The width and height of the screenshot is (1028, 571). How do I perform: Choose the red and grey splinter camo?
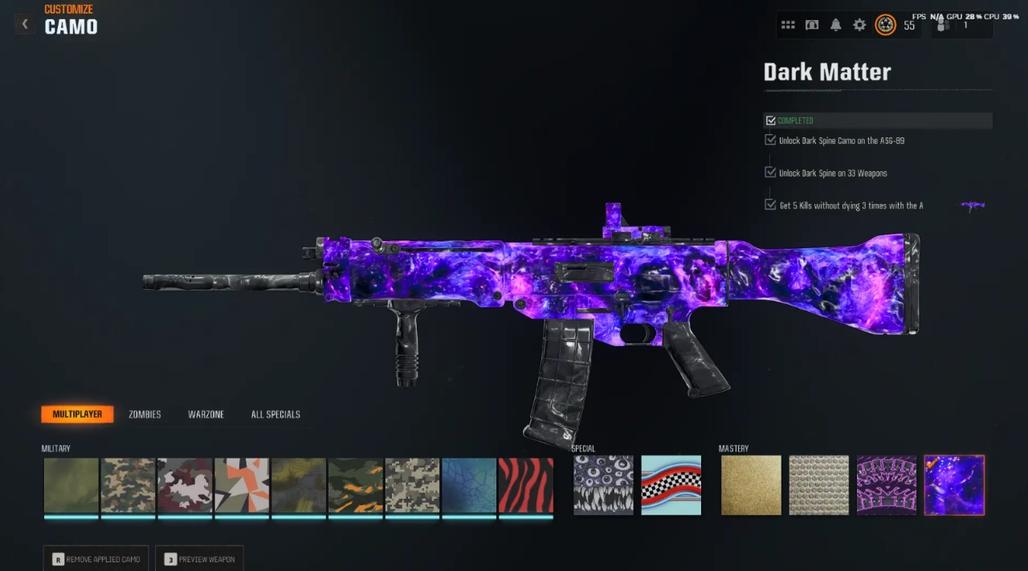[x=185, y=486]
